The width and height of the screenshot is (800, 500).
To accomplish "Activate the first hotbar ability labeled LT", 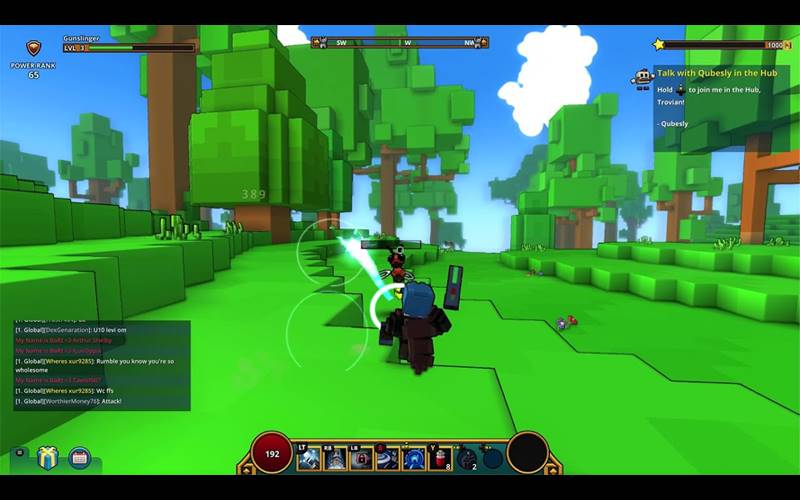I will [x=308, y=458].
